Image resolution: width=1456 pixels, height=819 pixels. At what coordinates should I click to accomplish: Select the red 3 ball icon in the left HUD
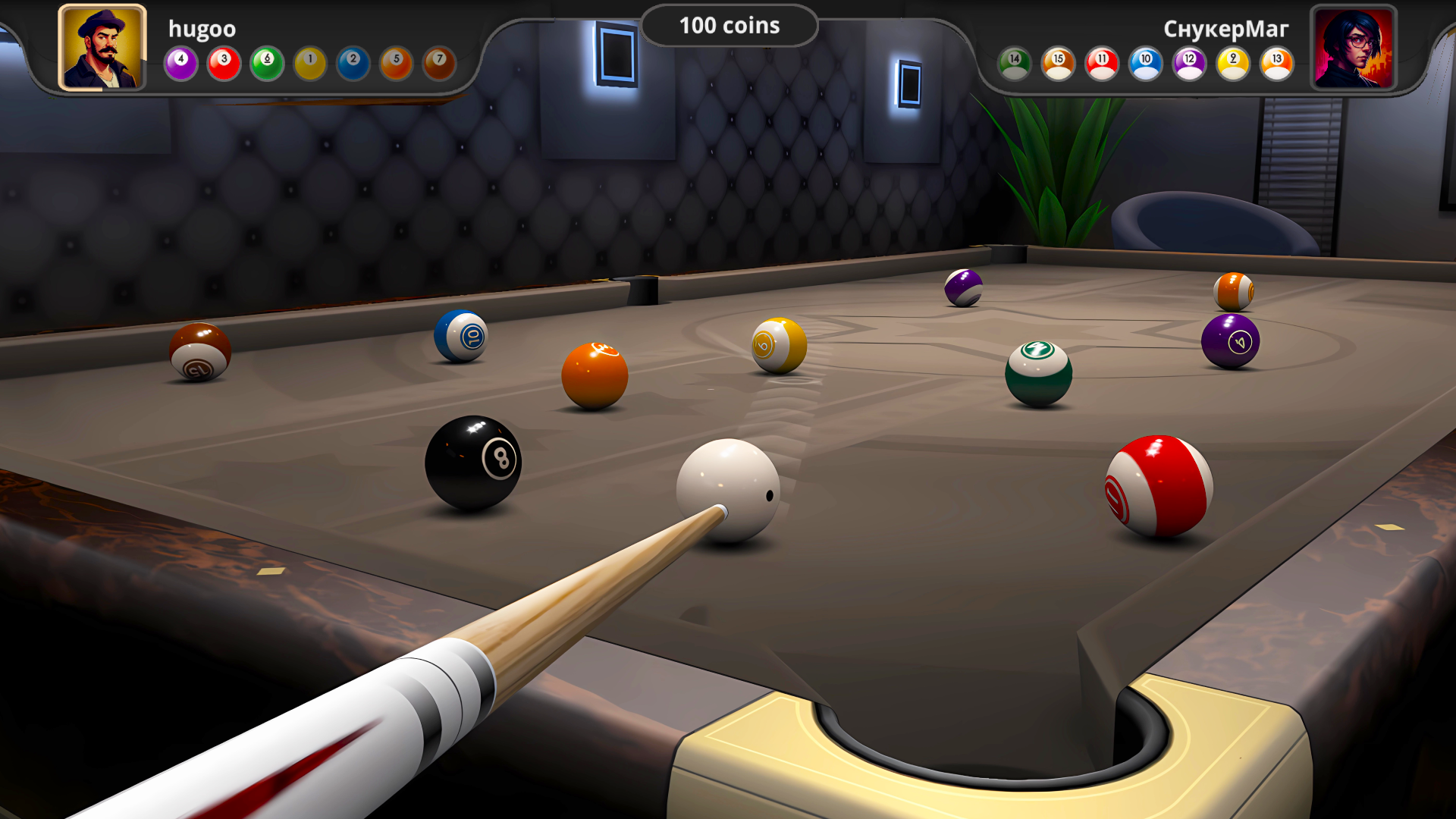(224, 64)
